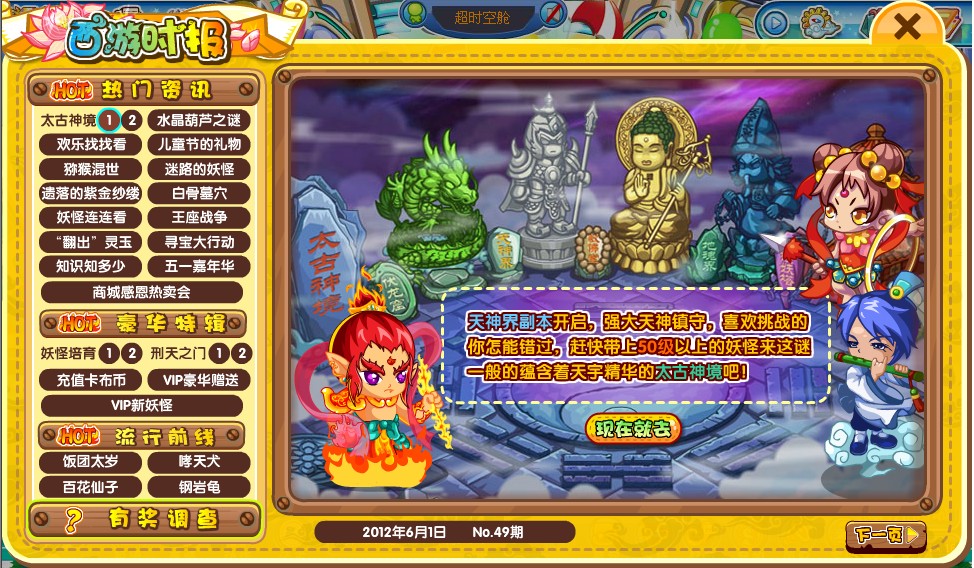Open the 王座战争 news item
Screen dimensions: 974x568
click(x=199, y=217)
